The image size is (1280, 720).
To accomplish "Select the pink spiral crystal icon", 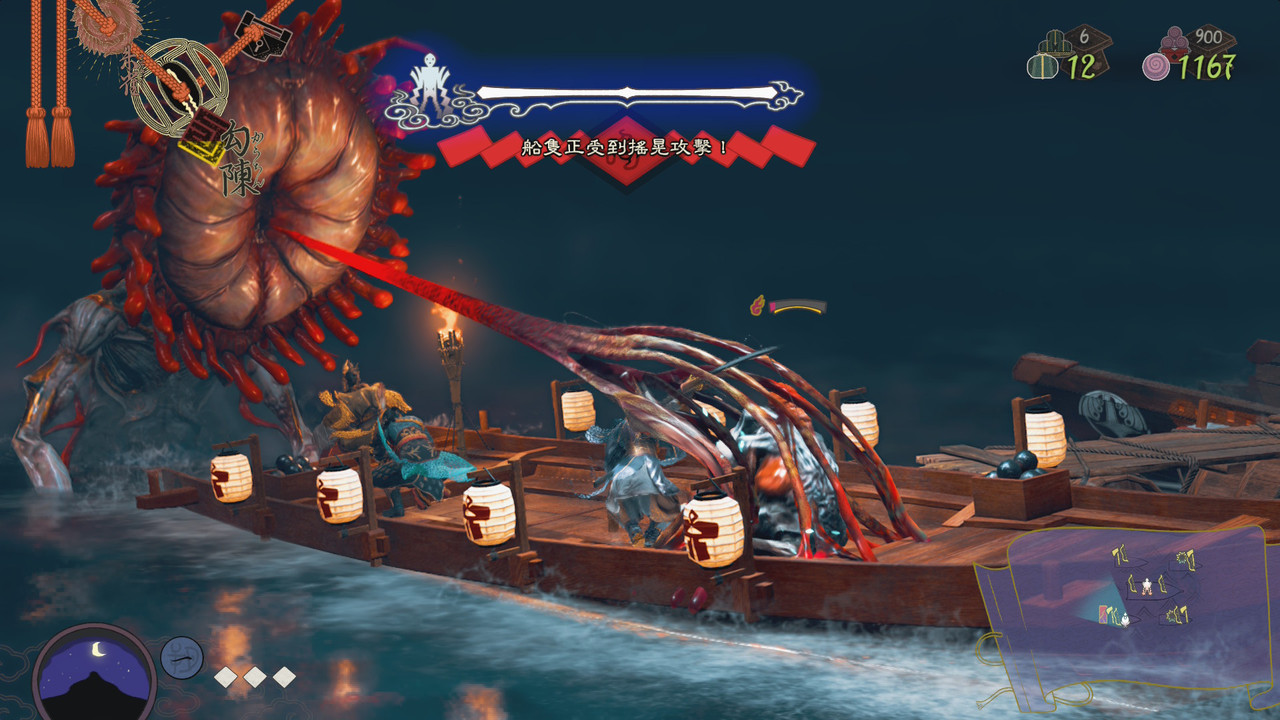I will 1156,67.
